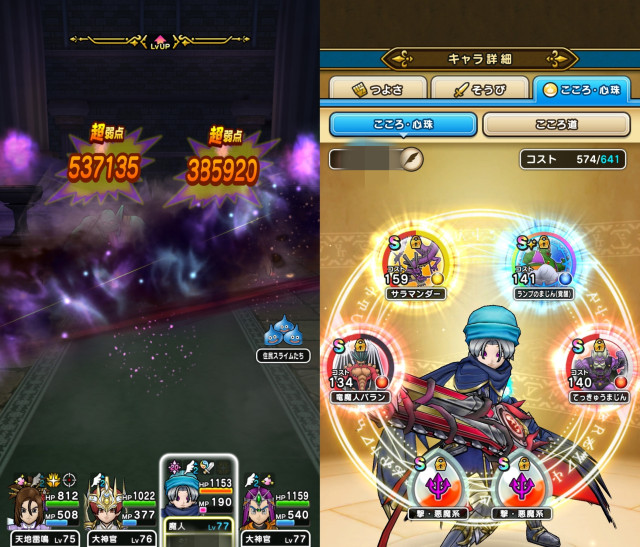Tap the quill edit icon
640x547 pixels.
[412, 159]
